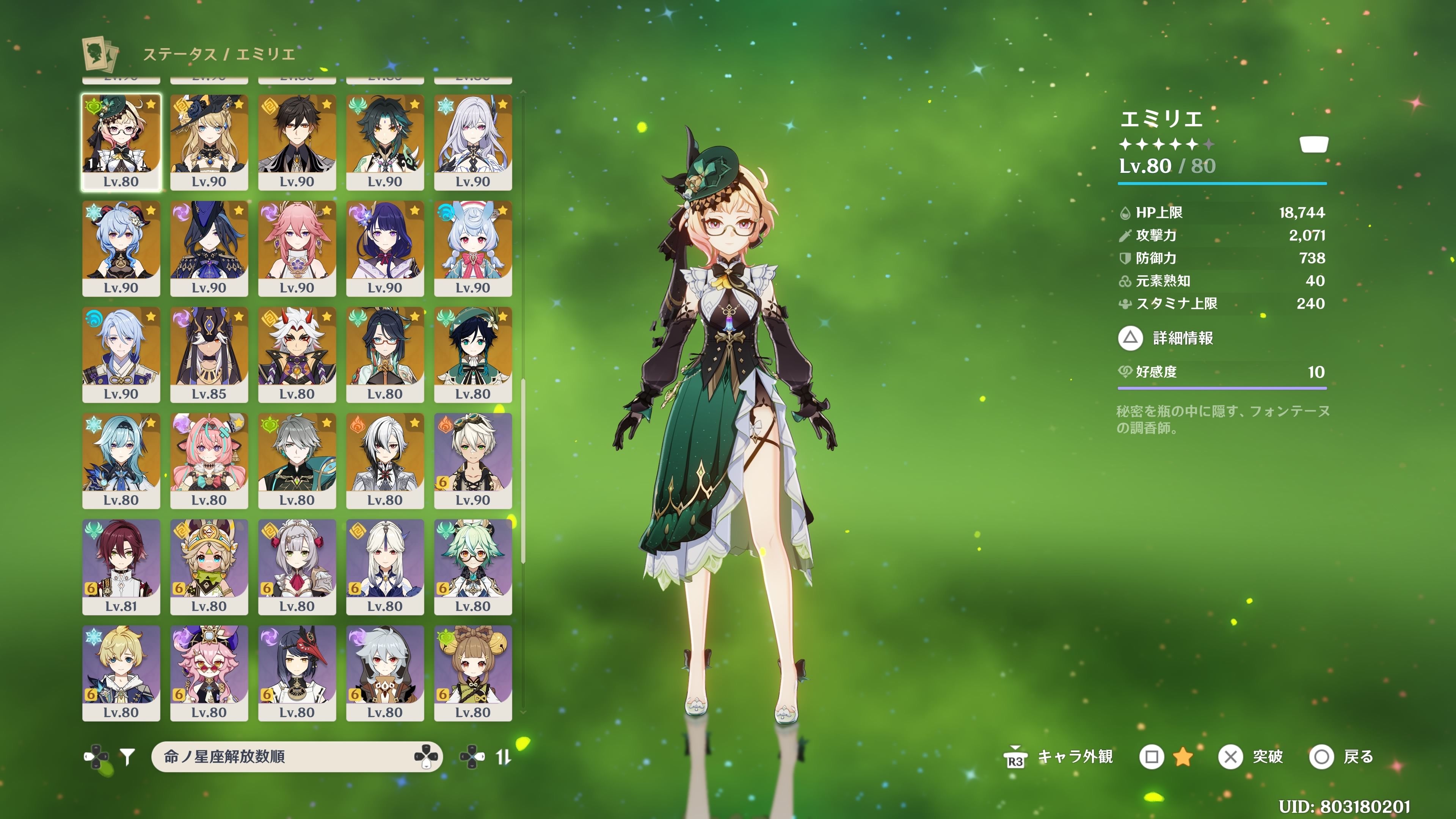Image resolution: width=1456 pixels, height=819 pixels.
Task: Select the Raiden Shogun portrait
Action: (x=385, y=248)
